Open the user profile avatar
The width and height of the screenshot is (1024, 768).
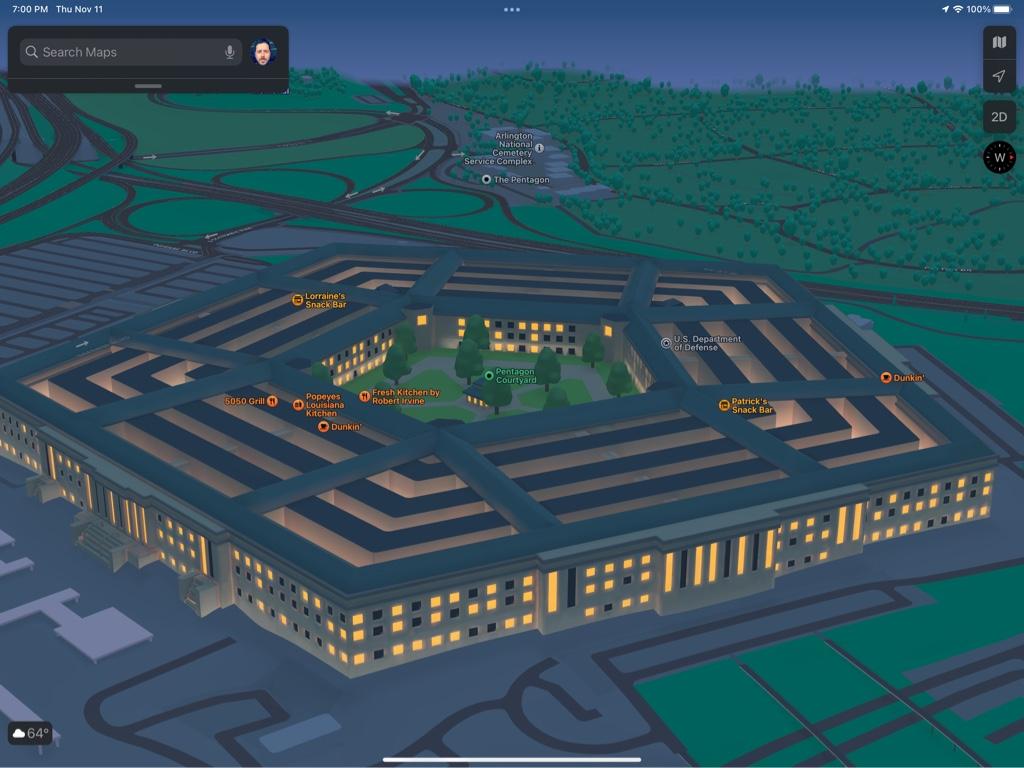262,52
